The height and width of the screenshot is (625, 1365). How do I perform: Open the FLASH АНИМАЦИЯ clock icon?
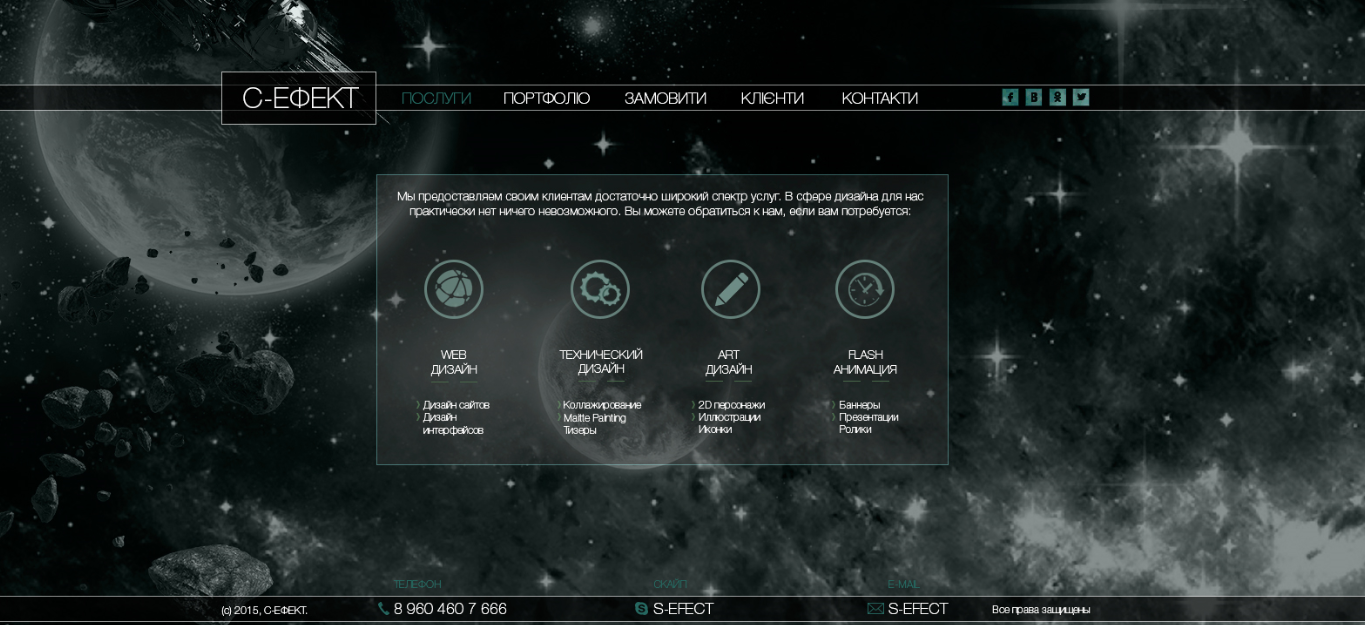(865, 290)
